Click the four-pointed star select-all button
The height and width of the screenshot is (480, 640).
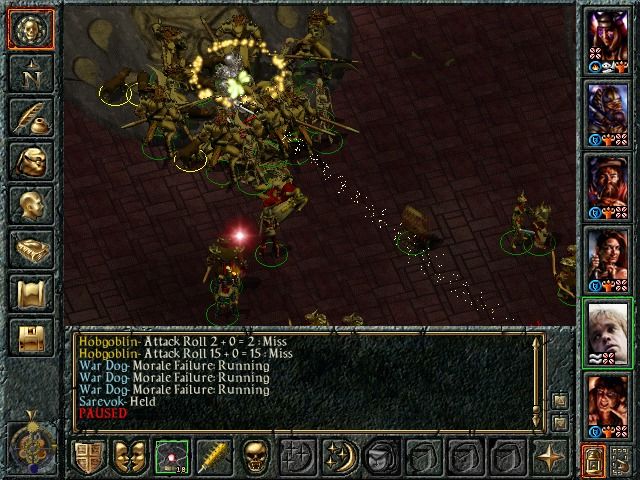tap(550, 457)
